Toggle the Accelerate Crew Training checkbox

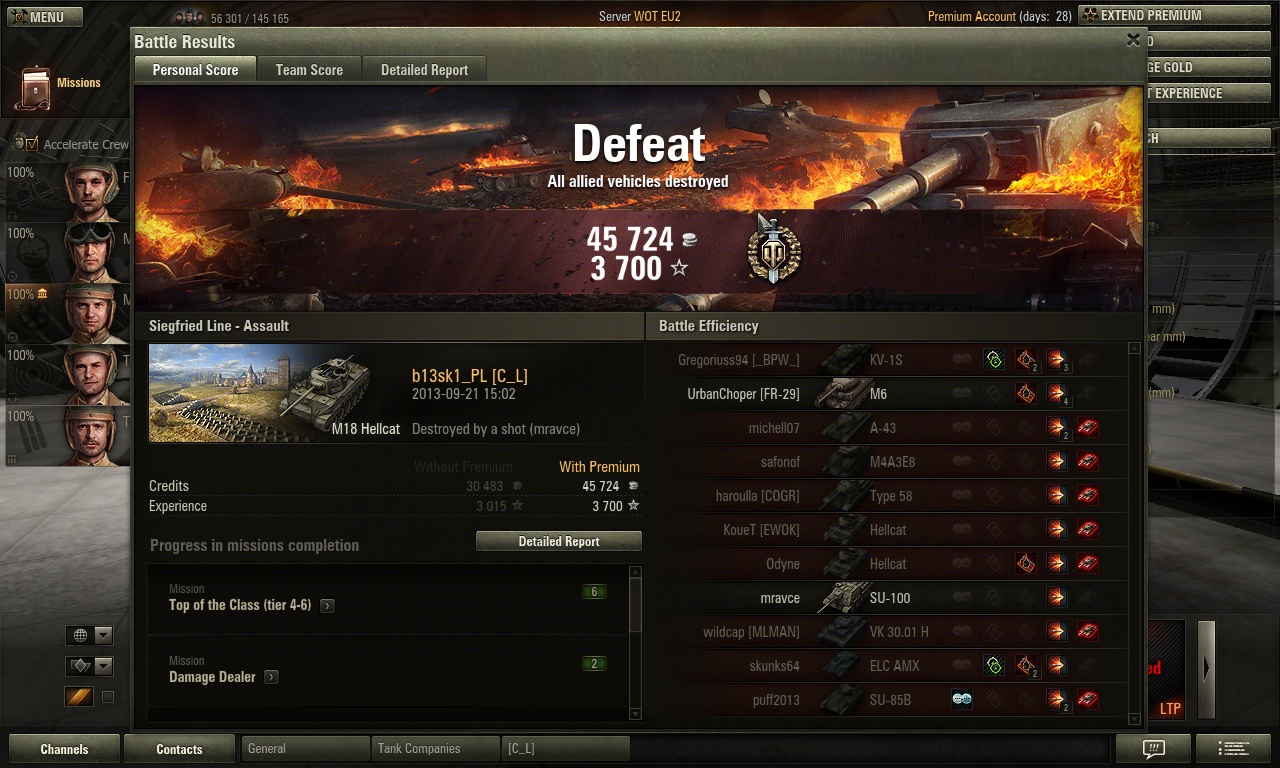(x=32, y=144)
